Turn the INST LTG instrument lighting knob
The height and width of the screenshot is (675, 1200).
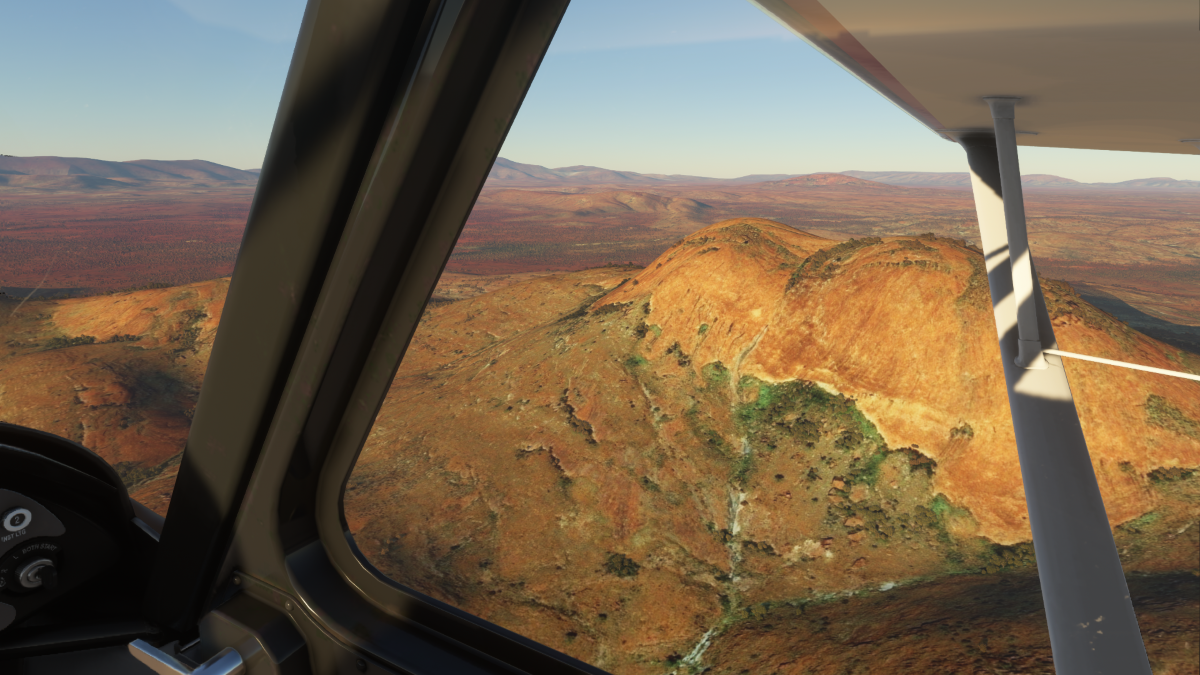(x=17, y=519)
